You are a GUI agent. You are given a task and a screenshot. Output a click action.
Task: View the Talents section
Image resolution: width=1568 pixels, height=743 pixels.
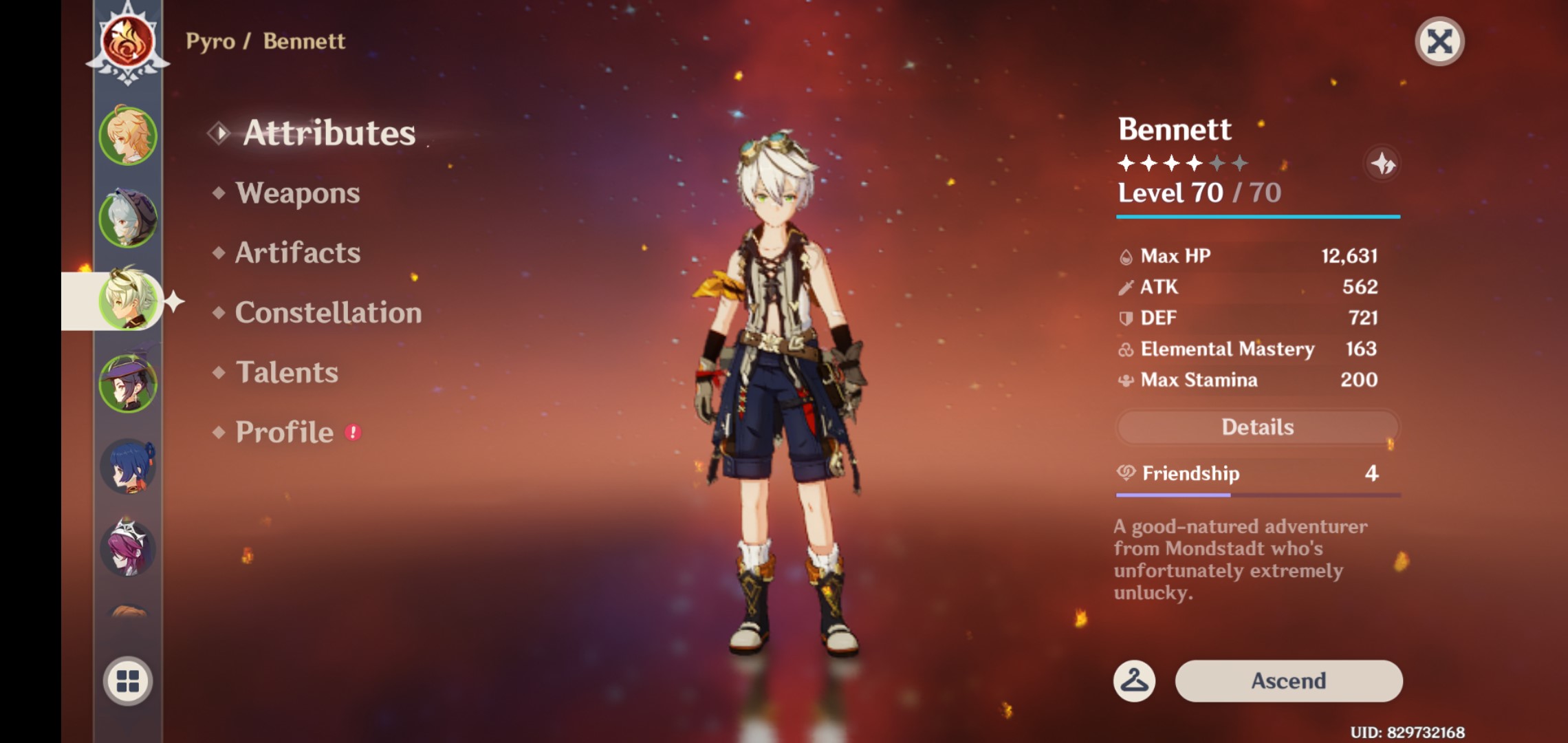(x=287, y=372)
